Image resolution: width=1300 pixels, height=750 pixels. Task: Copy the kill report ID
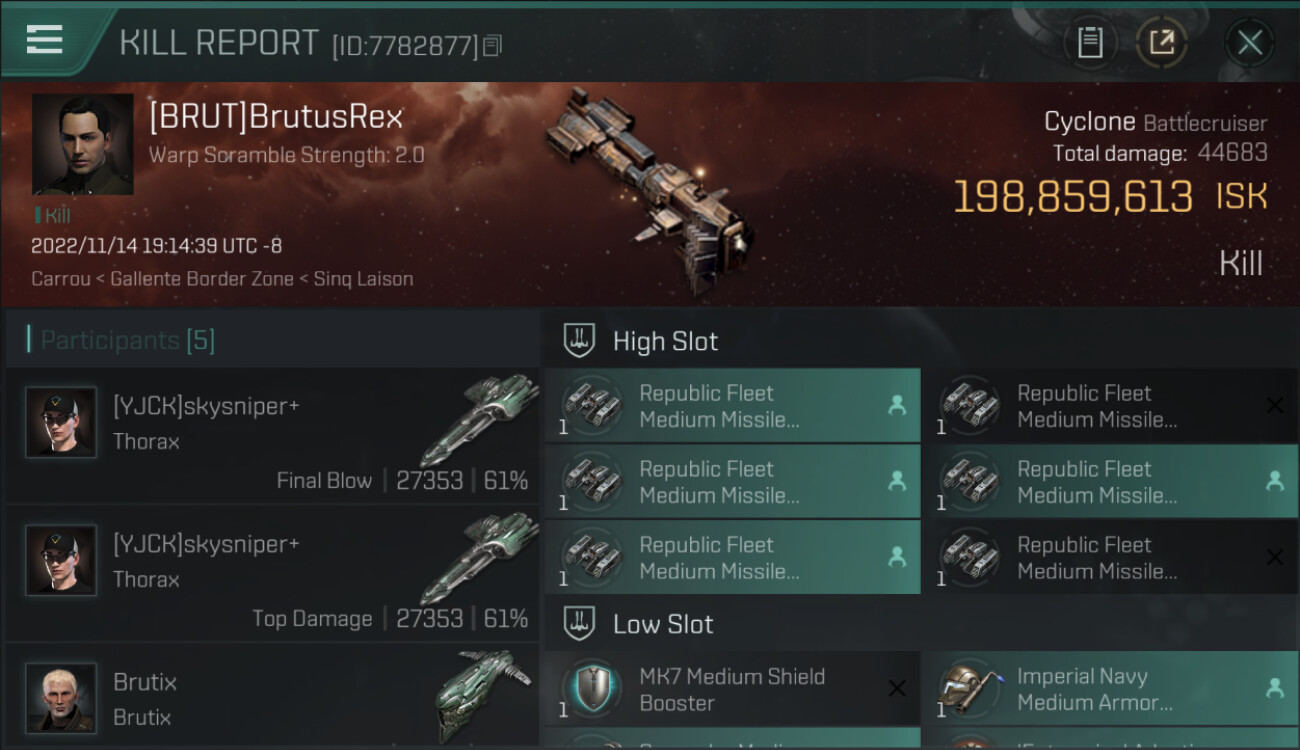click(492, 46)
